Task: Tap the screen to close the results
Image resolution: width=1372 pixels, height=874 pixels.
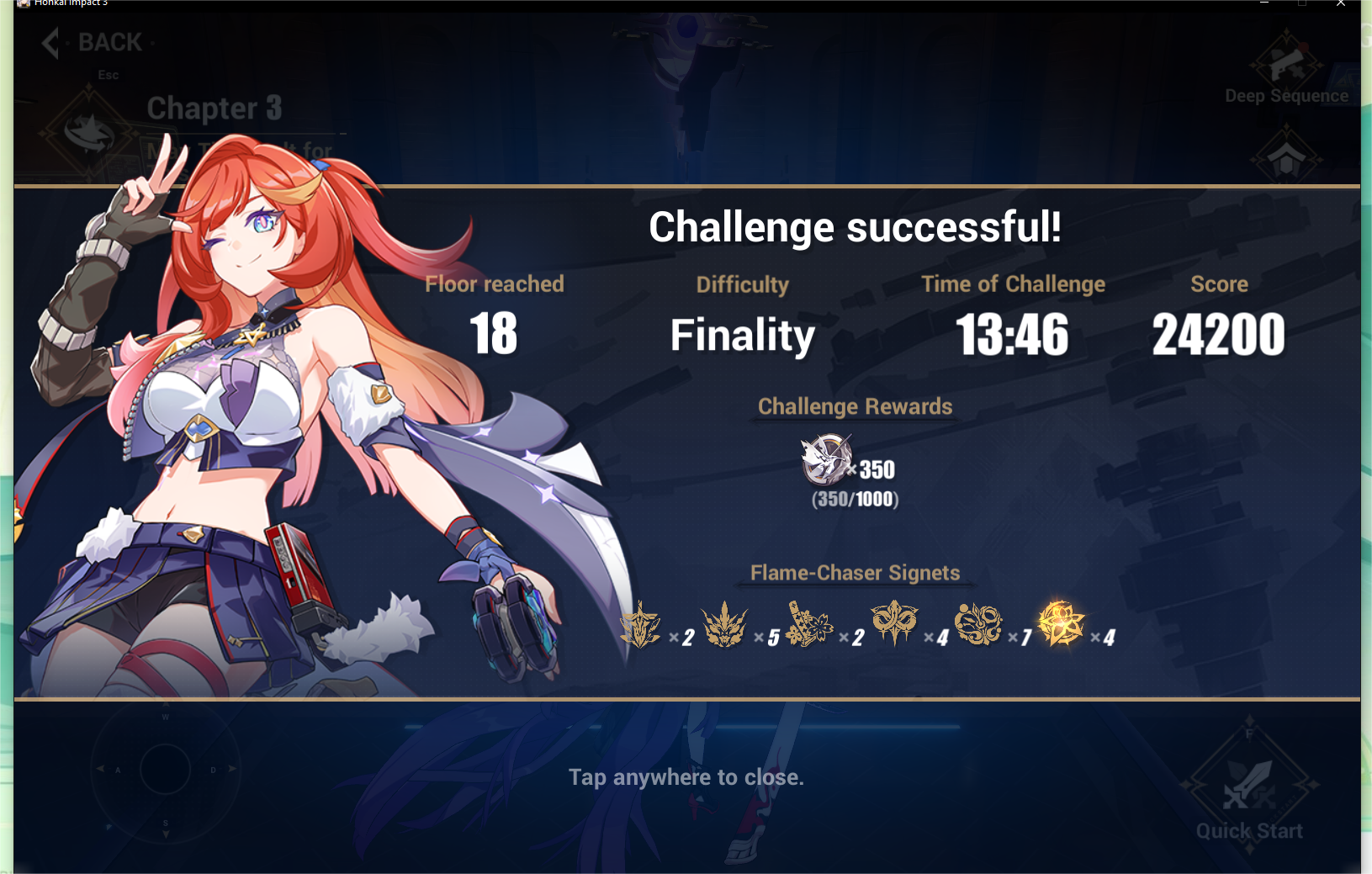Action: click(686, 777)
